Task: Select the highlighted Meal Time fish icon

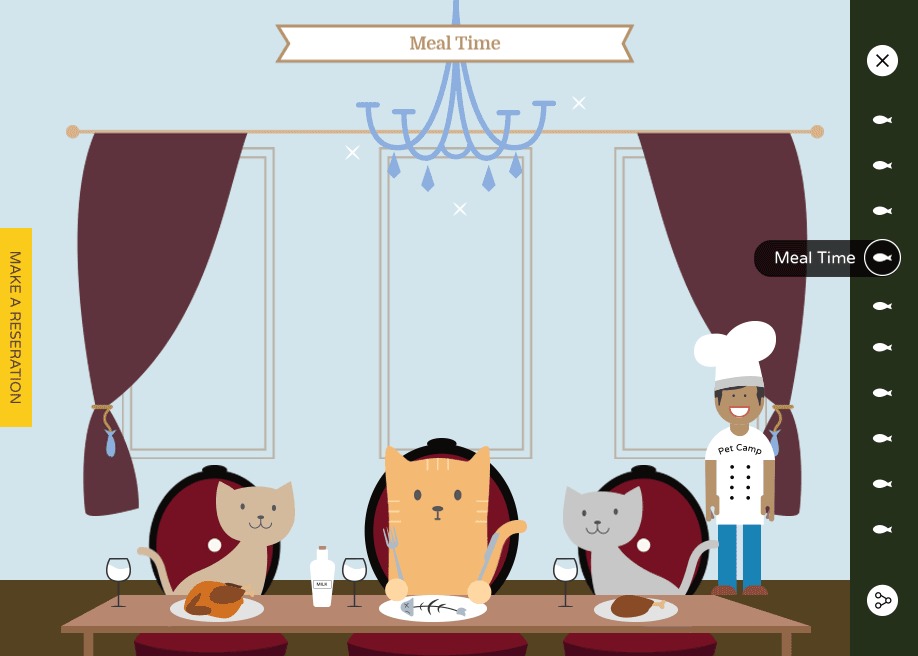Action: point(882,258)
